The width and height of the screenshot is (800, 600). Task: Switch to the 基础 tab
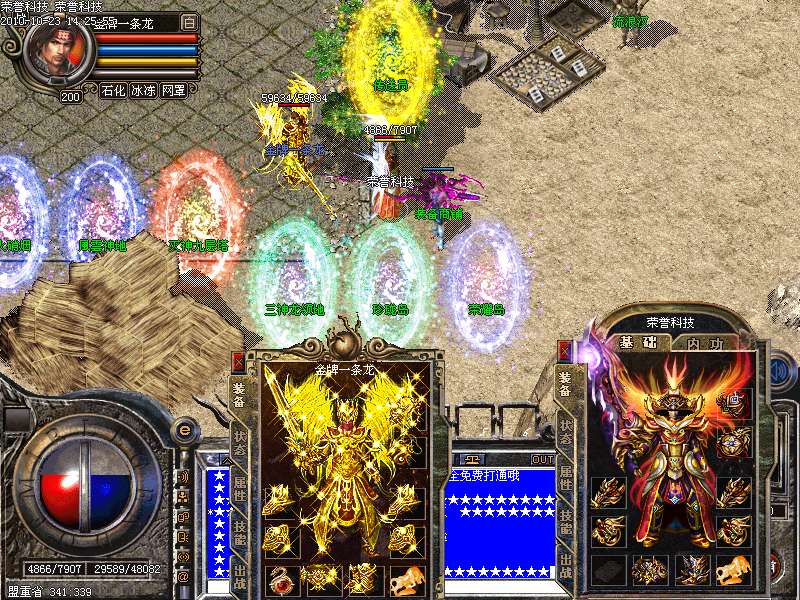point(641,343)
